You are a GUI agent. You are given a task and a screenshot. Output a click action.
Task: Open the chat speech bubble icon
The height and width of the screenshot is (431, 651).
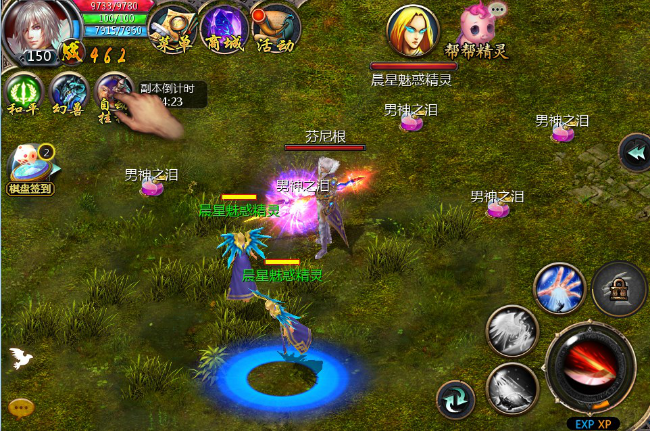(x=20, y=407)
